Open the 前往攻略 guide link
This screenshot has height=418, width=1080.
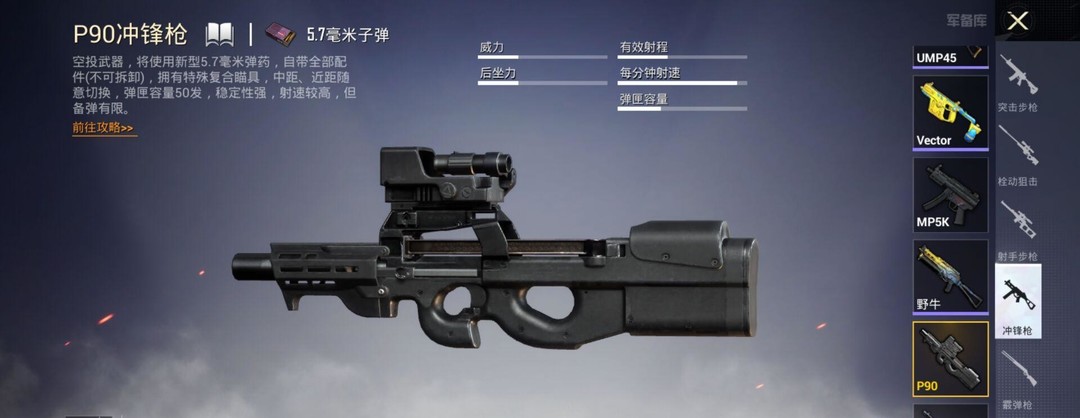pyautogui.click(x=103, y=128)
